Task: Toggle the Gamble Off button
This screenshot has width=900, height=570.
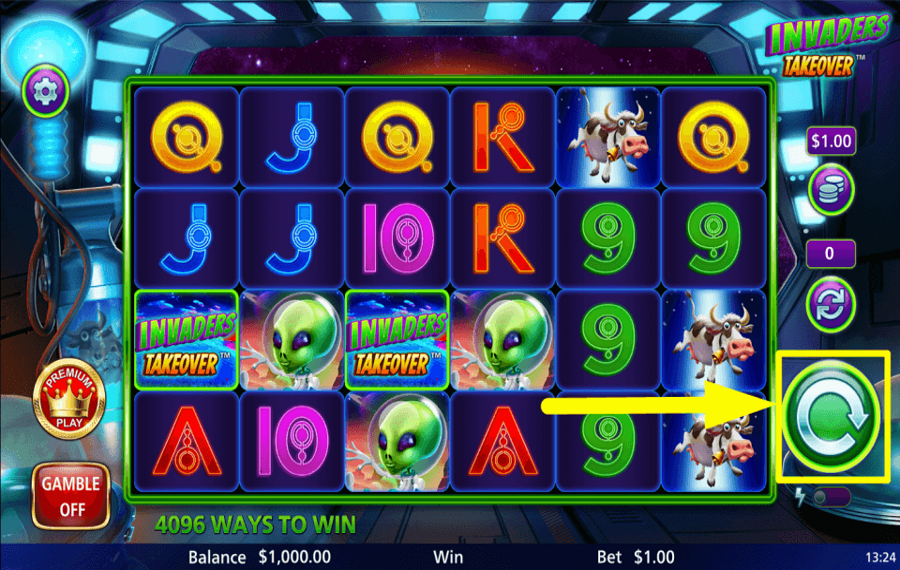Action: pos(70,495)
